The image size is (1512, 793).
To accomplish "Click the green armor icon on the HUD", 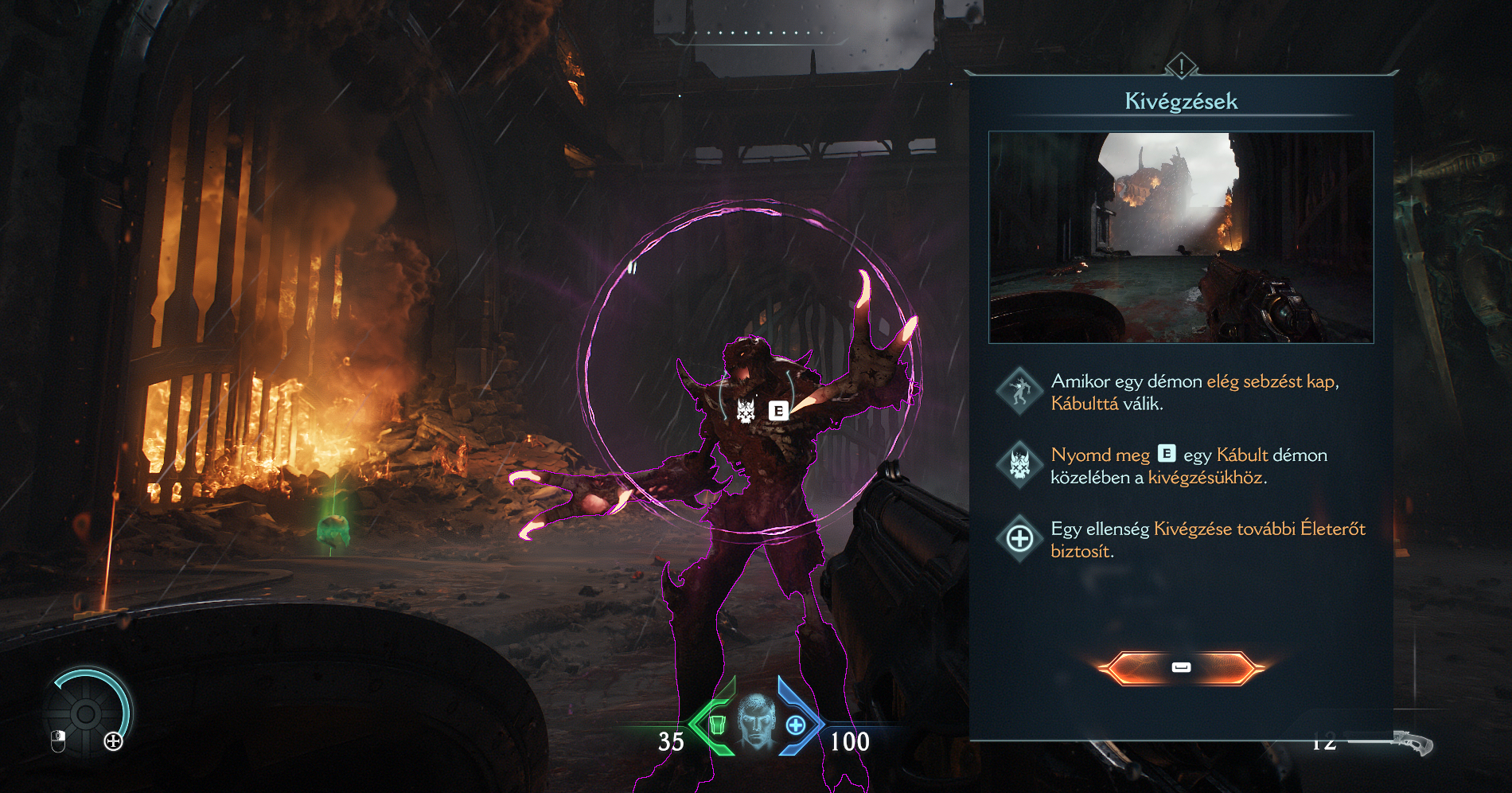I will pyautogui.click(x=717, y=725).
